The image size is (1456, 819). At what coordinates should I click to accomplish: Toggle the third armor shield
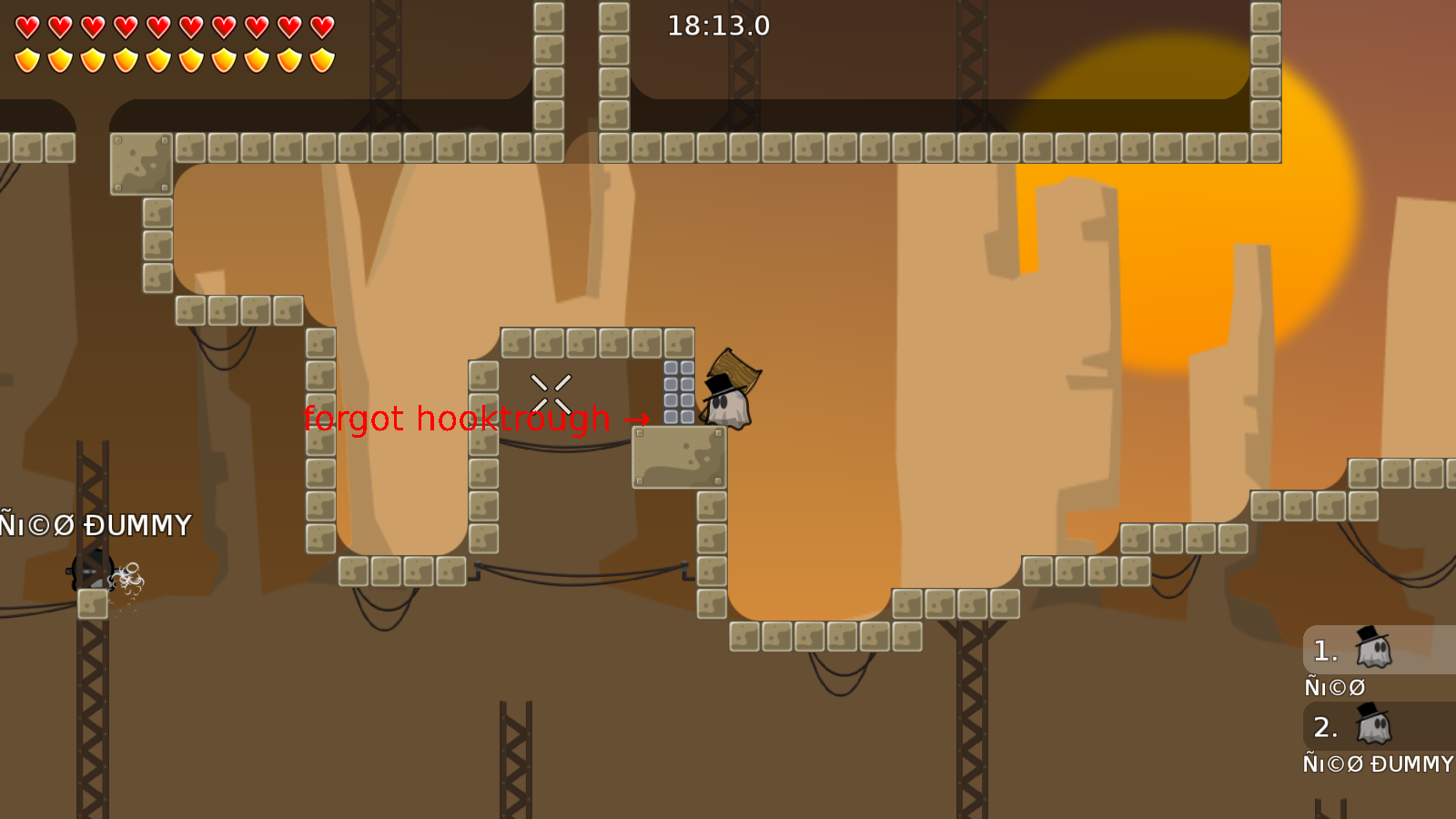[x=91, y=59]
